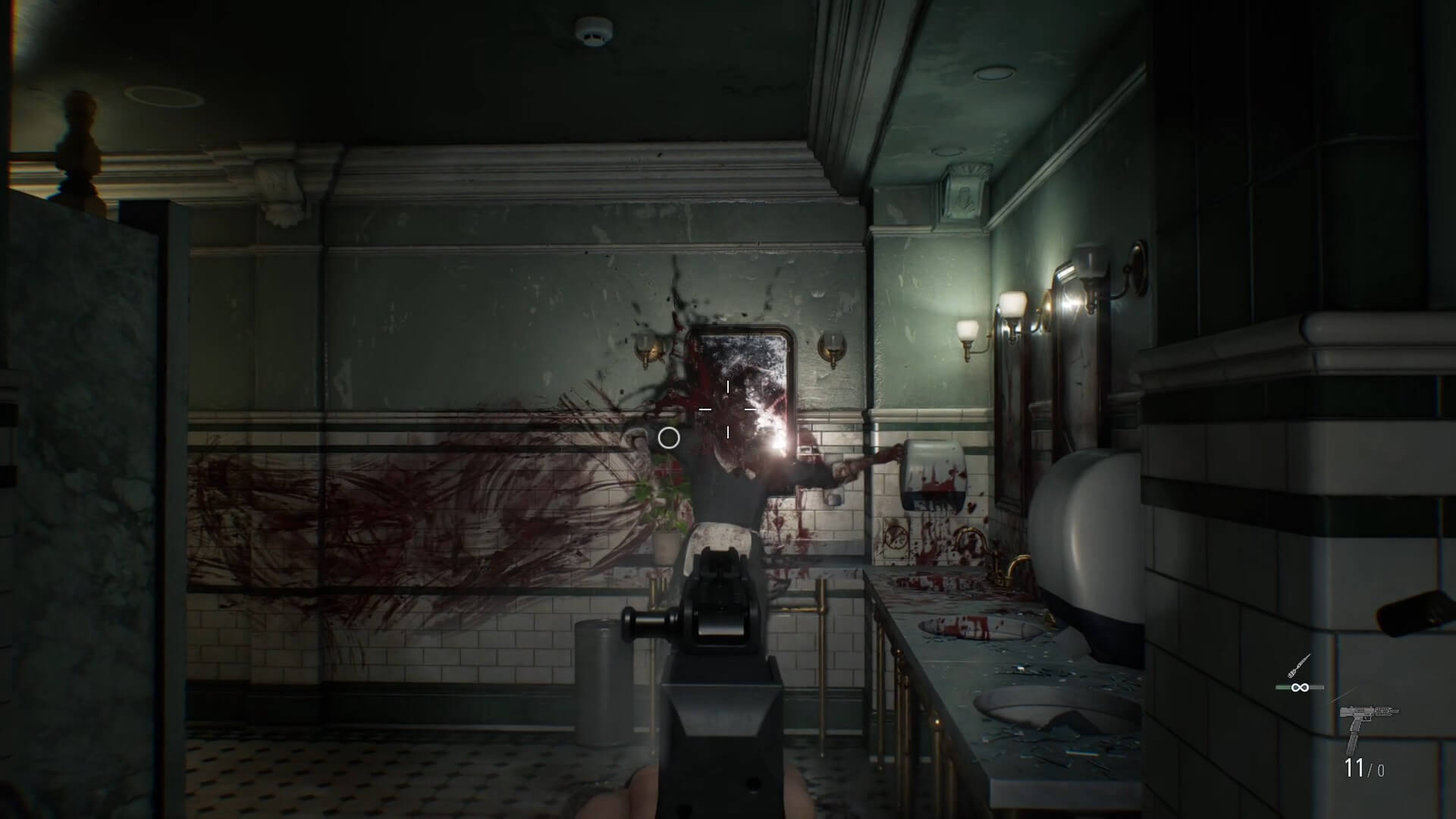Select the paper towel dispenser on the wall
1456x819 pixels.
pos(934,473)
